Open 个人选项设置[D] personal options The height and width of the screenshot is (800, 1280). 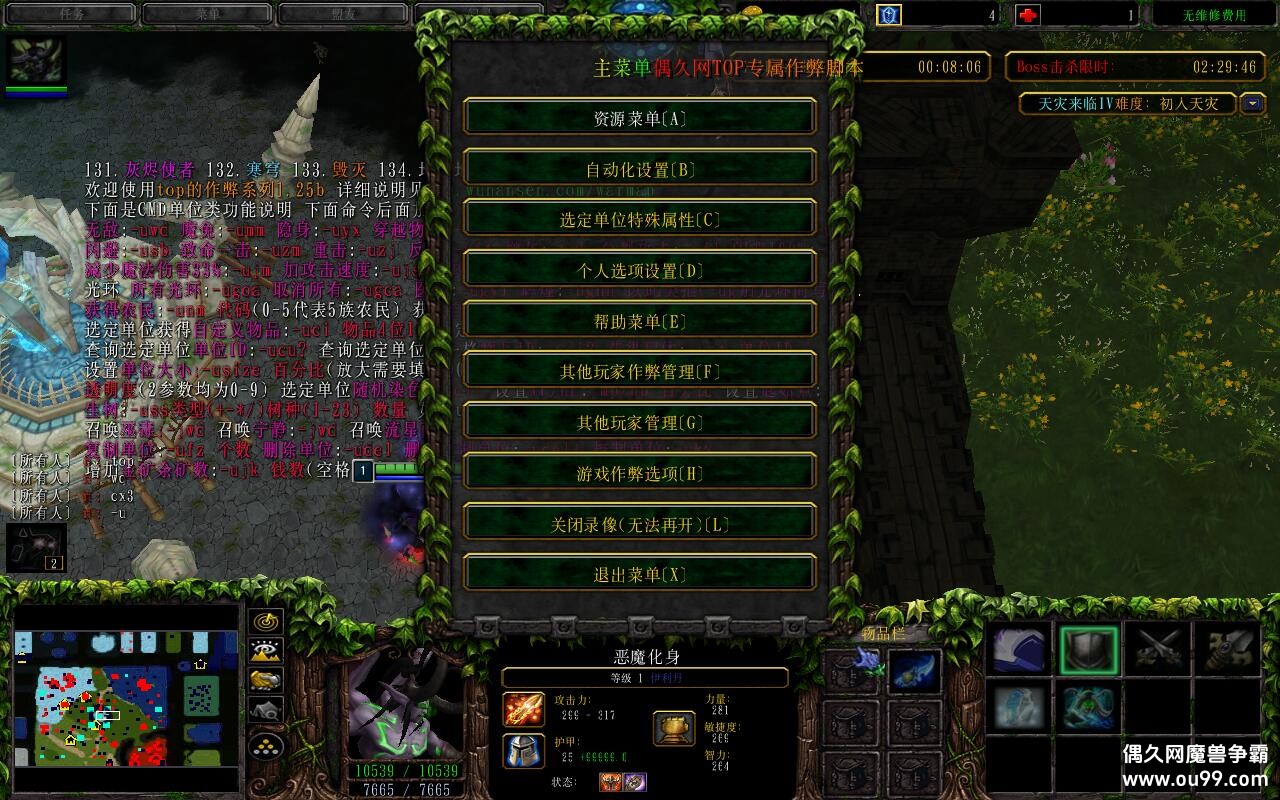click(x=640, y=270)
